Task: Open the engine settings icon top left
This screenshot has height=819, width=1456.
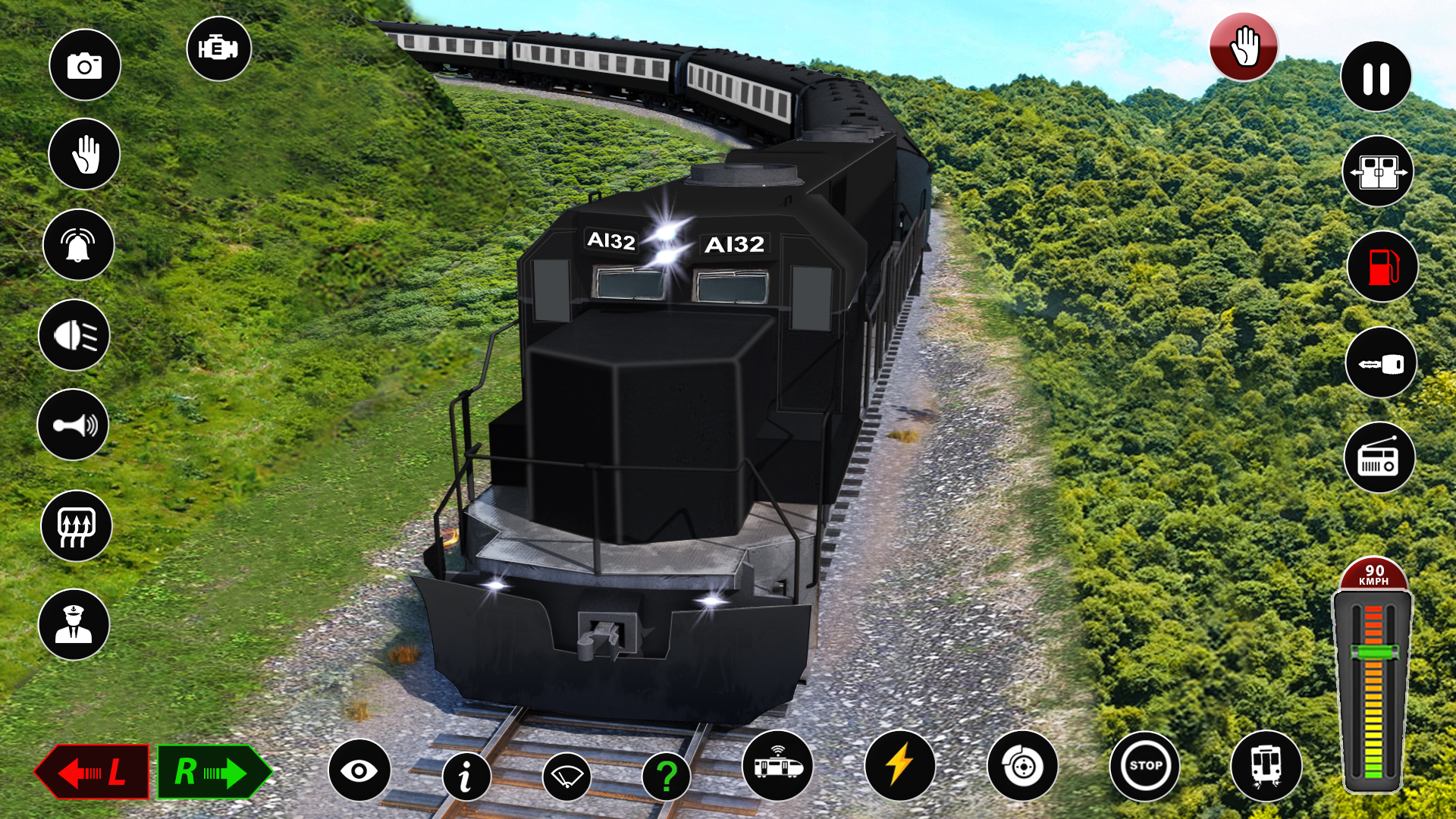Action: 218,49
